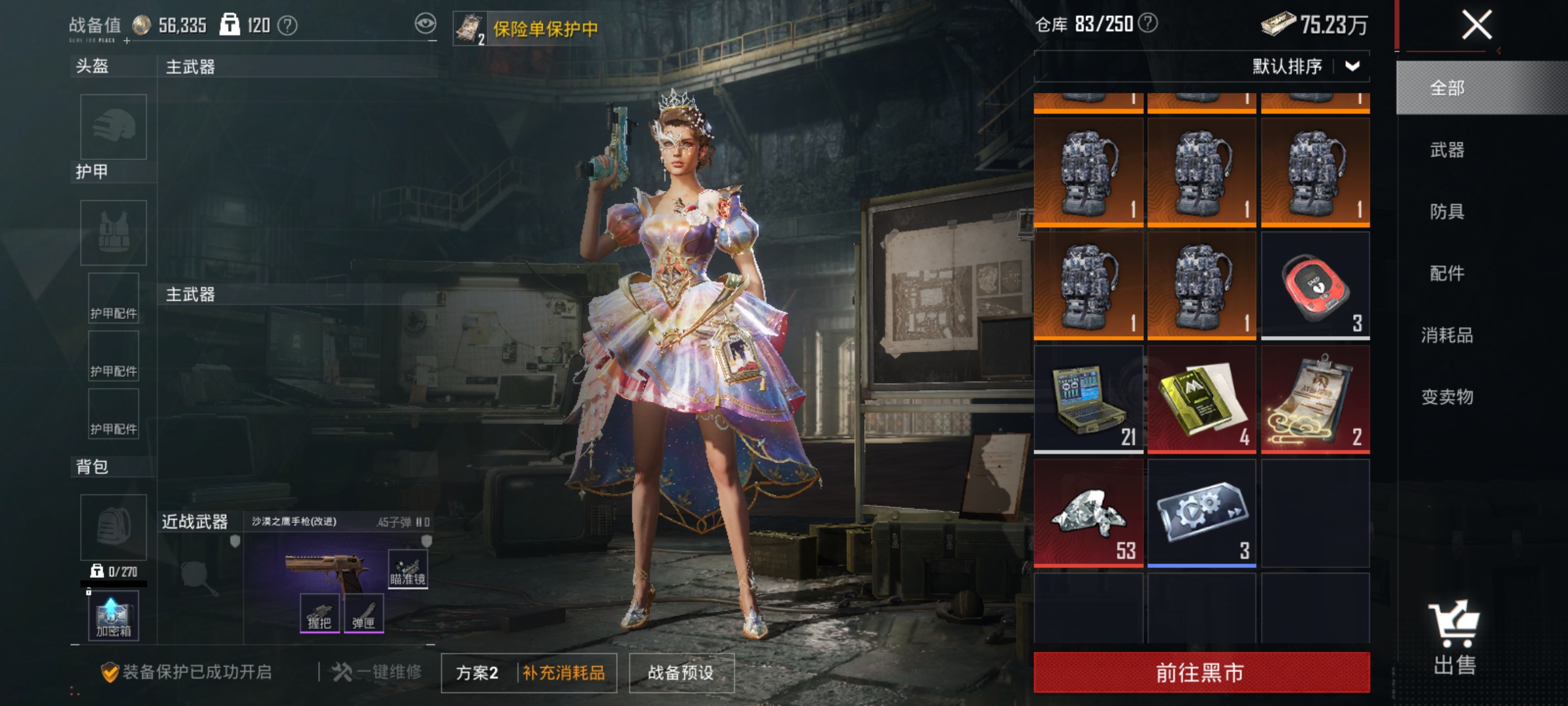Select the 方案2 loadout plan
Viewport: 1568px width, 706px height.
[478, 673]
